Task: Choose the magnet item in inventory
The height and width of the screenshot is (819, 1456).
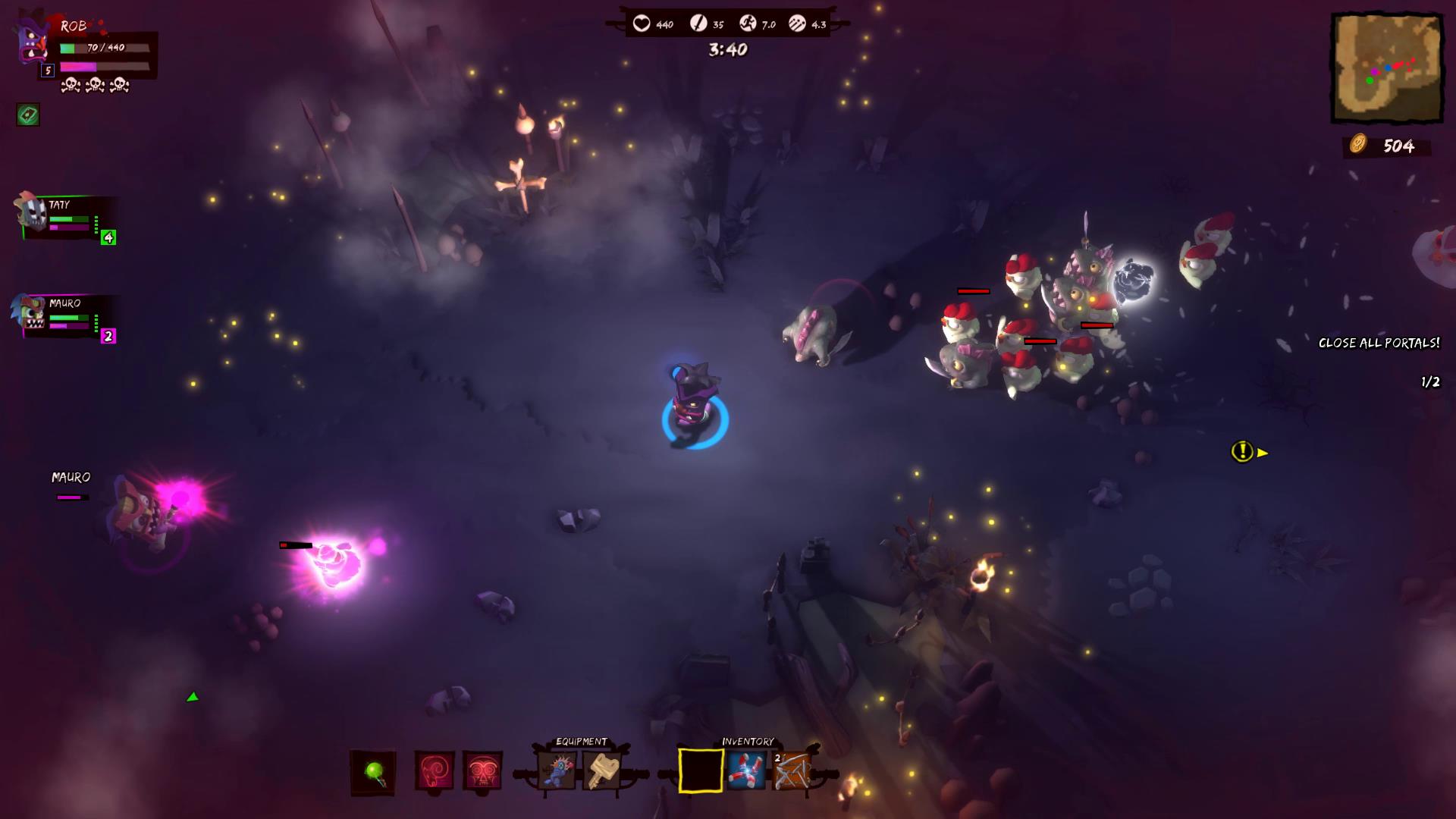Action: tap(746, 770)
